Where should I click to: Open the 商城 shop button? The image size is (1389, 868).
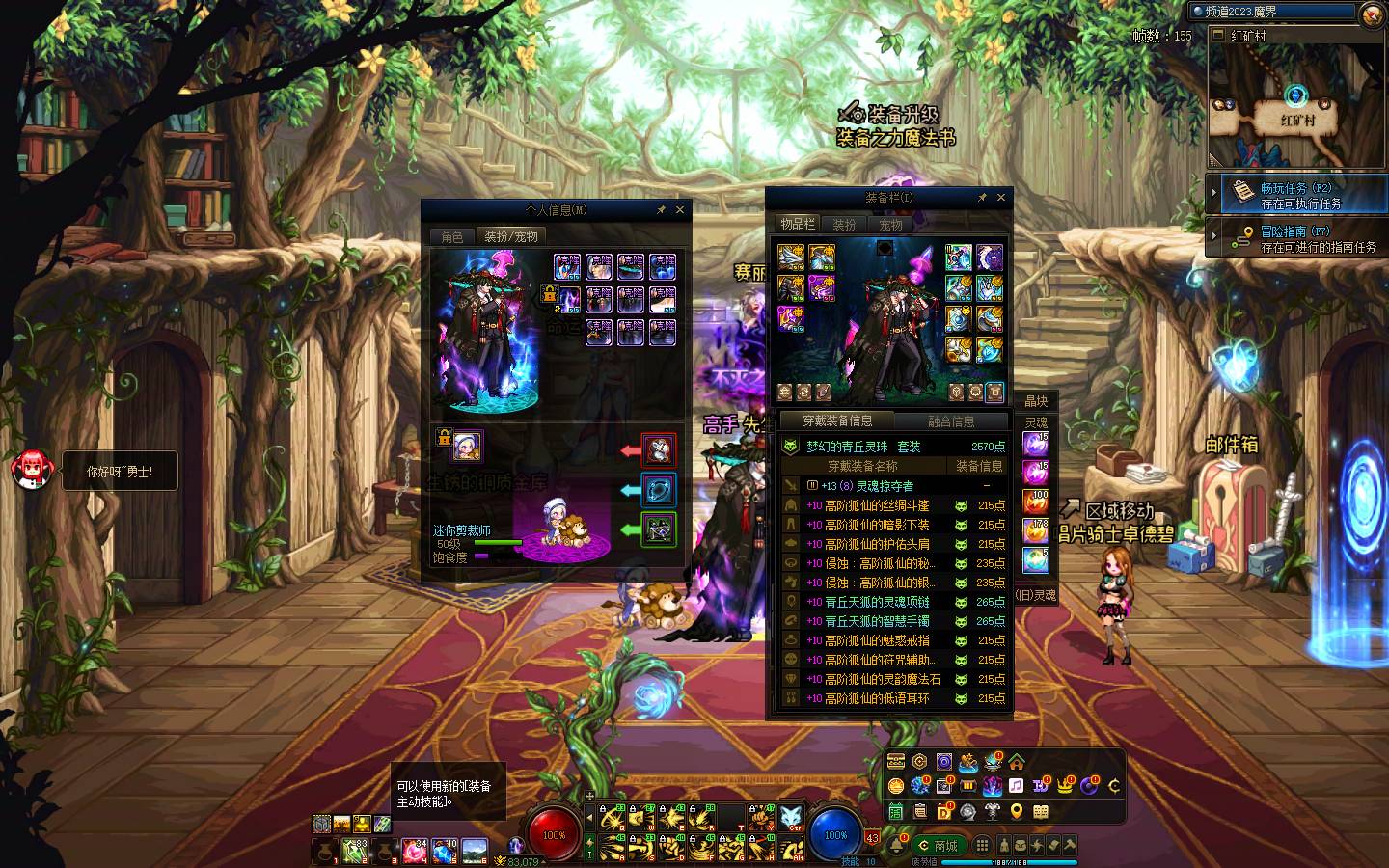tap(938, 846)
